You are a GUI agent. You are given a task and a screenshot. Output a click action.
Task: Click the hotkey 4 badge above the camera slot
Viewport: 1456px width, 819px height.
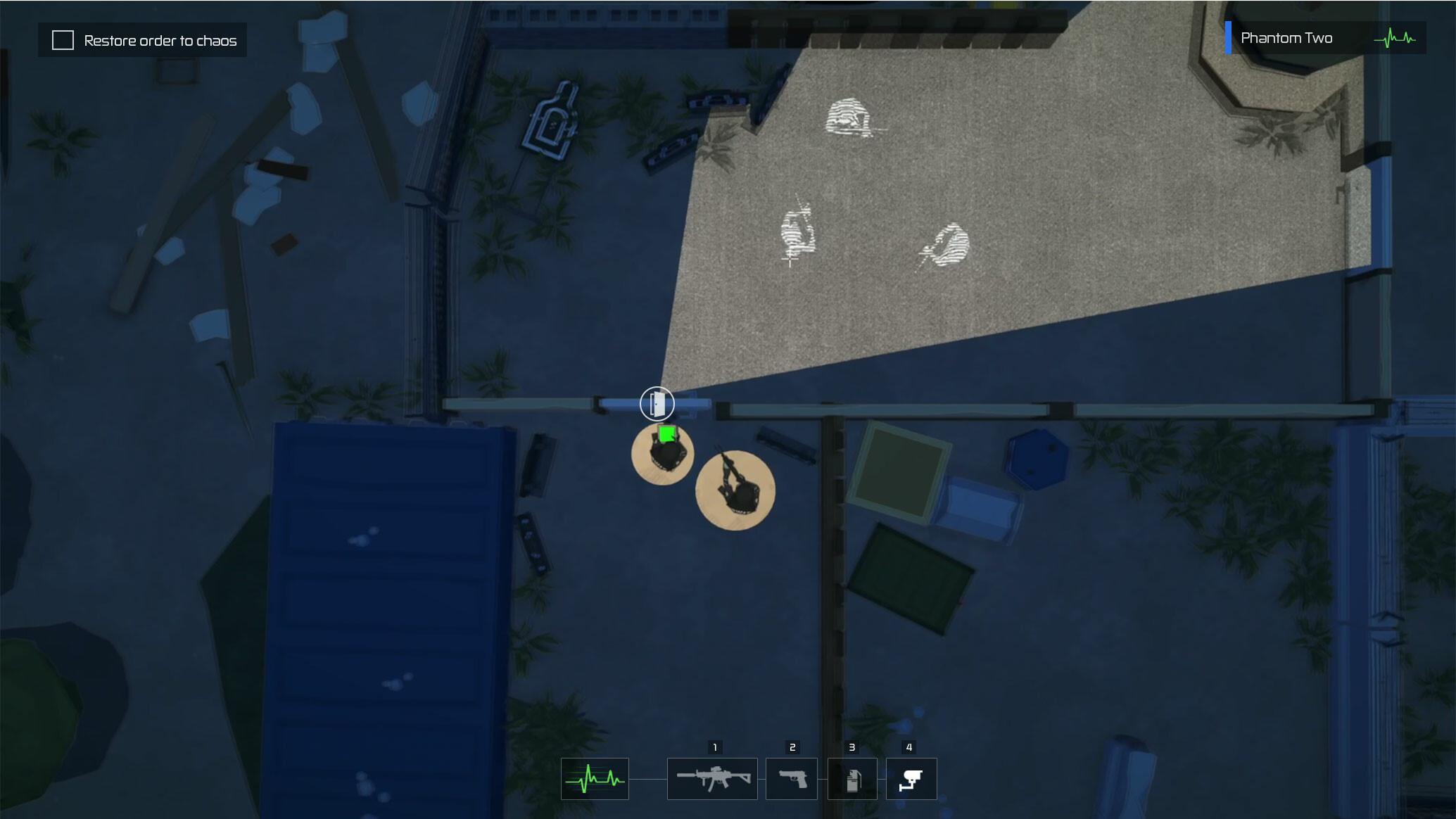(x=909, y=748)
